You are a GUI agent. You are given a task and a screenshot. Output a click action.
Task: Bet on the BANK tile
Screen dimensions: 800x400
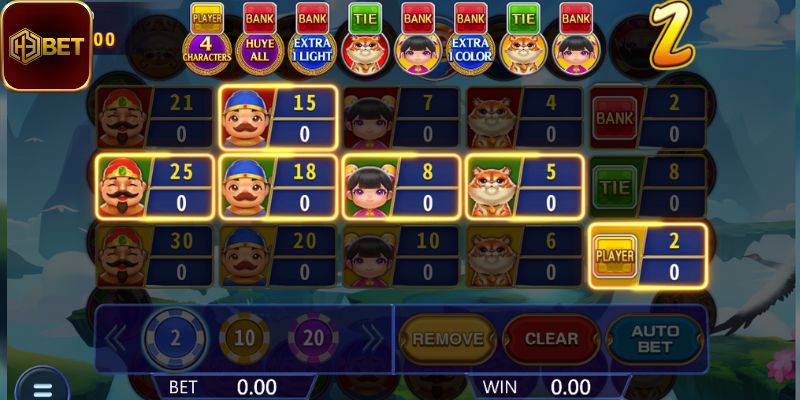pos(647,118)
